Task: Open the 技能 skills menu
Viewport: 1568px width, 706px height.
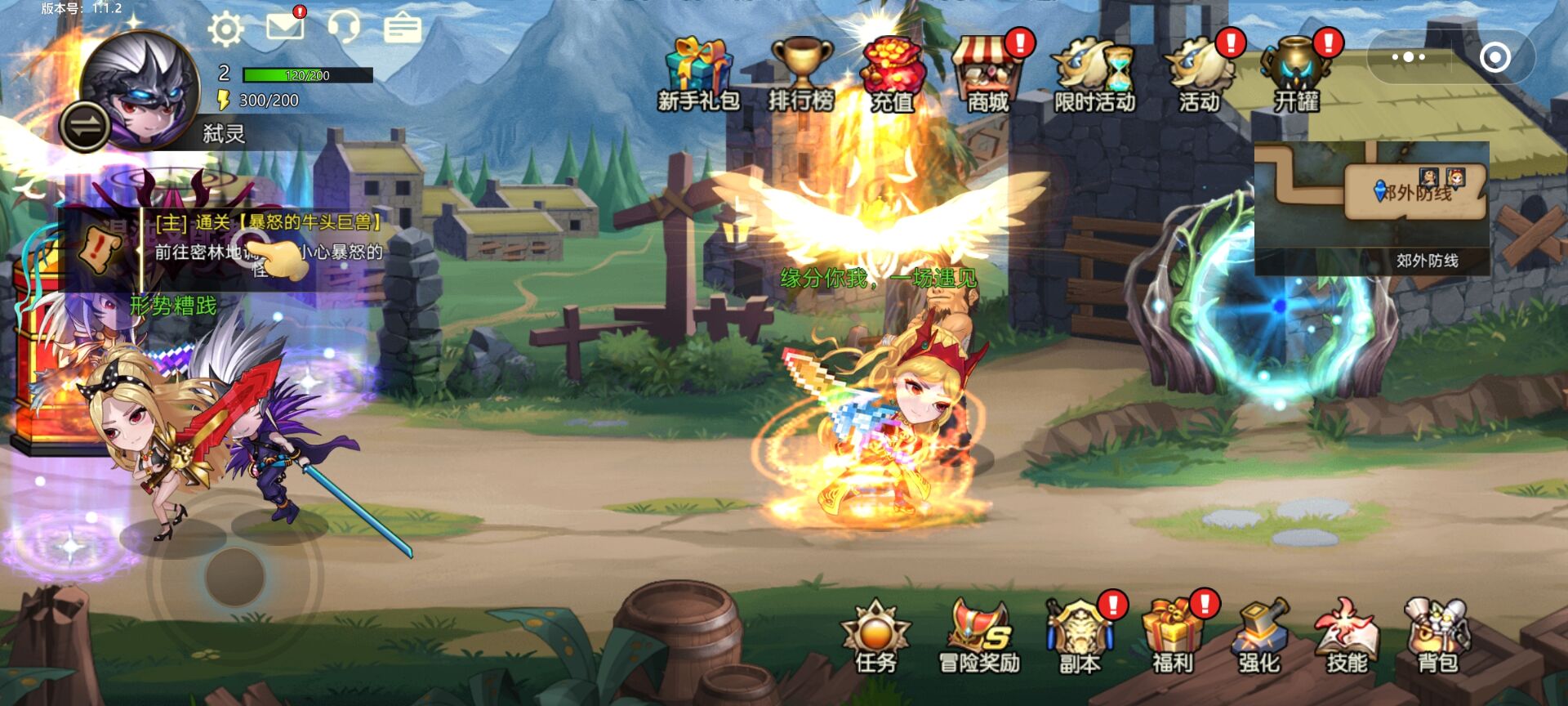Action: [1347, 639]
